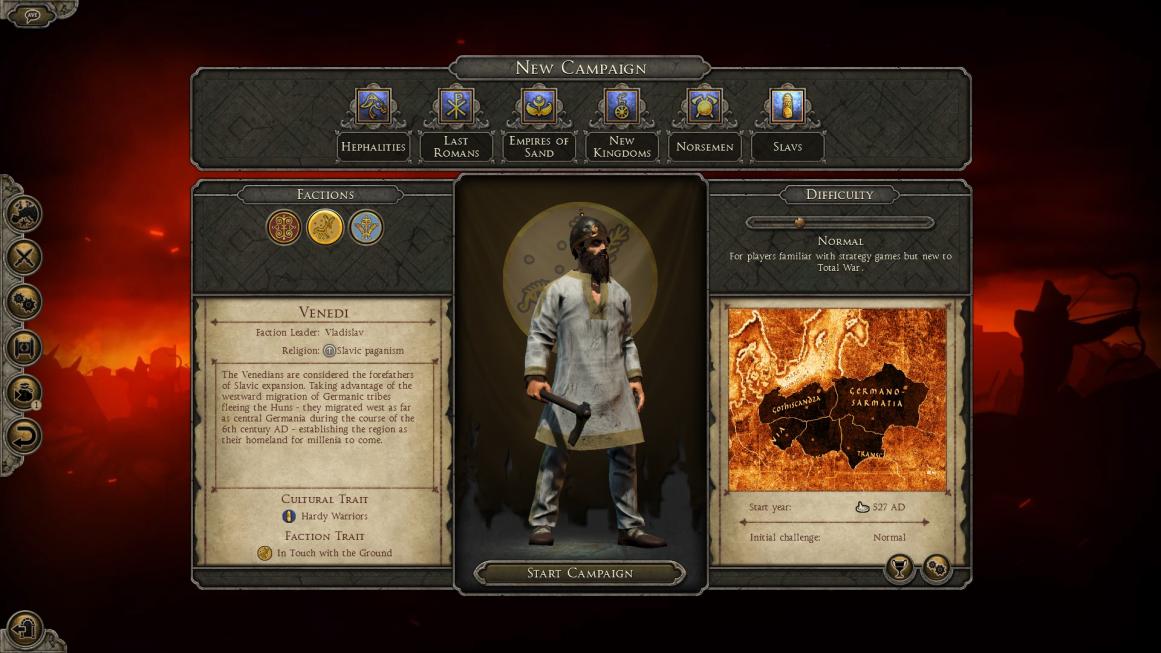The image size is (1161, 653).
Task: Open the New Kingdoms faction group
Action: [622, 107]
